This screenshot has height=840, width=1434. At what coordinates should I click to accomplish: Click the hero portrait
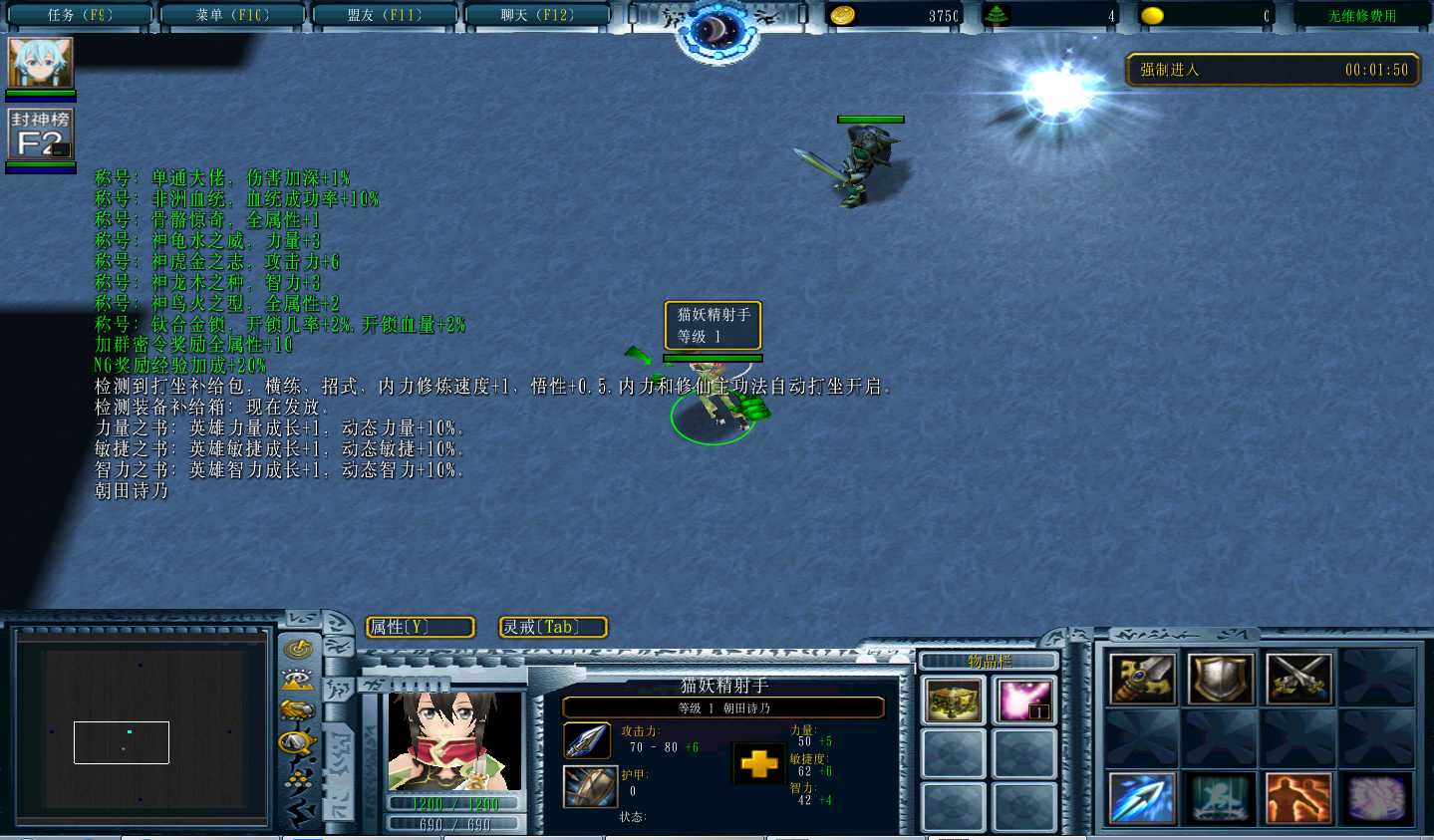click(x=454, y=742)
